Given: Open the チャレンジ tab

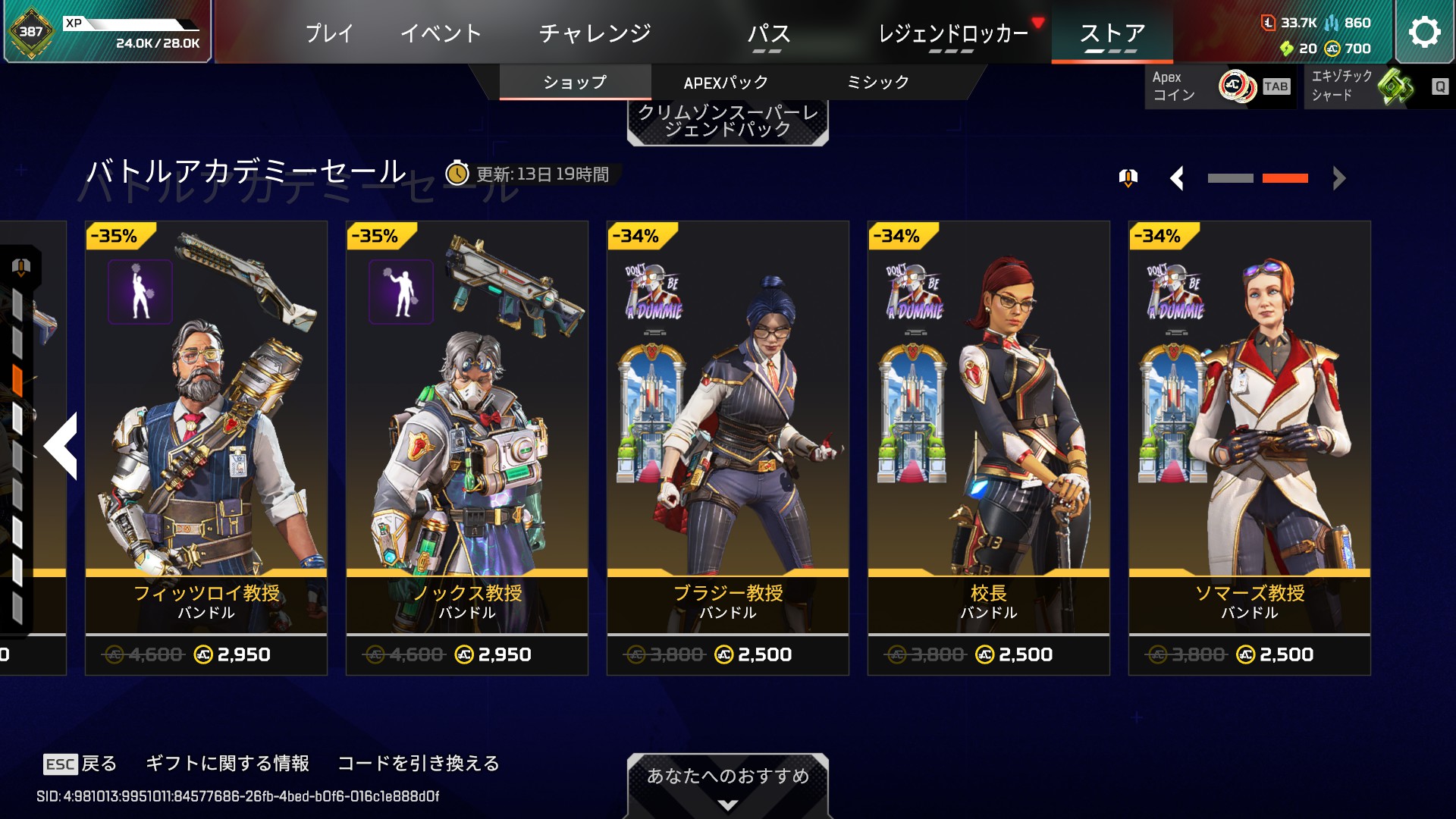Looking at the screenshot, I should click(x=595, y=33).
